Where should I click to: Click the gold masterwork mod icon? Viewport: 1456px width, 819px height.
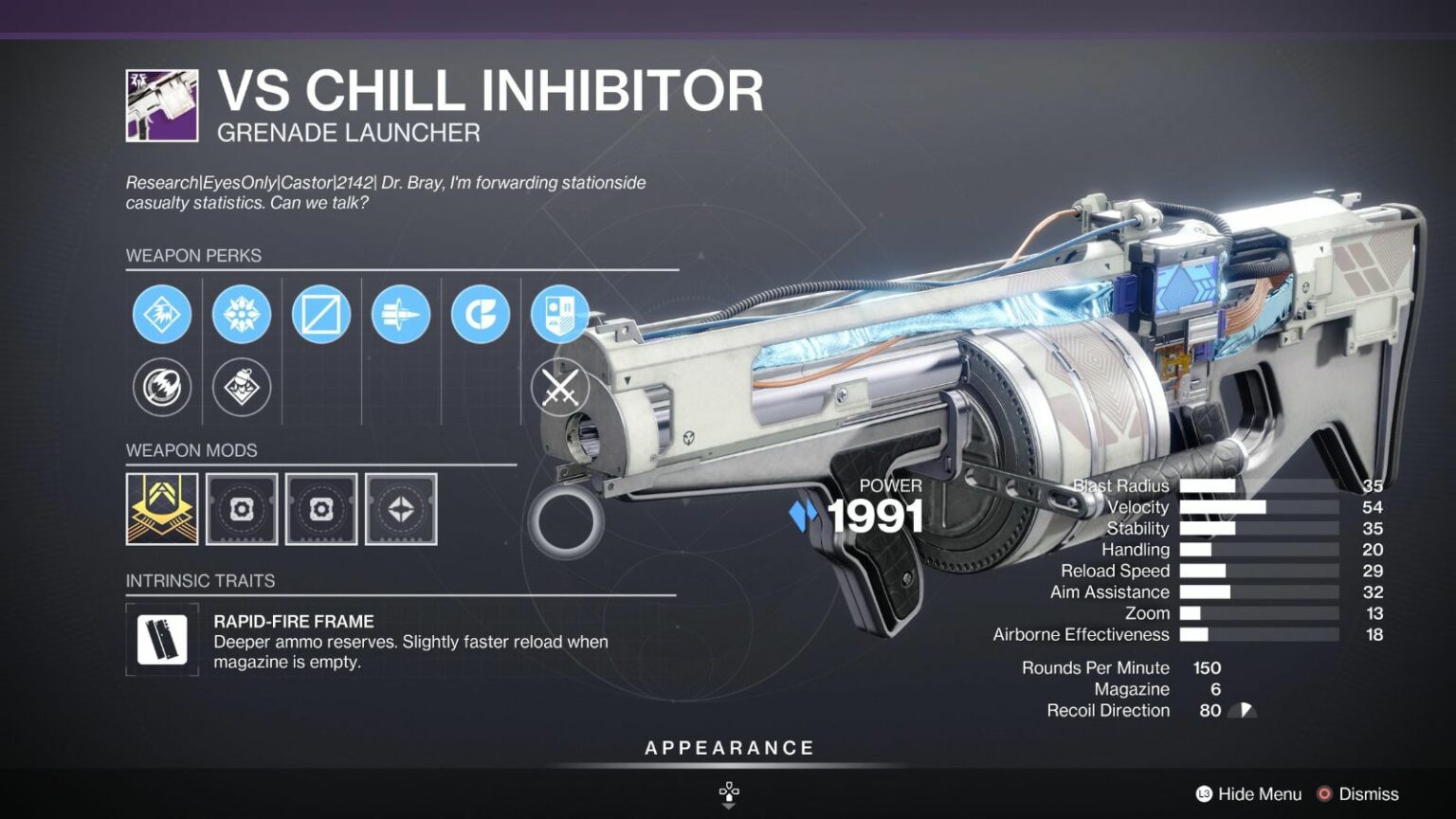click(x=161, y=509)
